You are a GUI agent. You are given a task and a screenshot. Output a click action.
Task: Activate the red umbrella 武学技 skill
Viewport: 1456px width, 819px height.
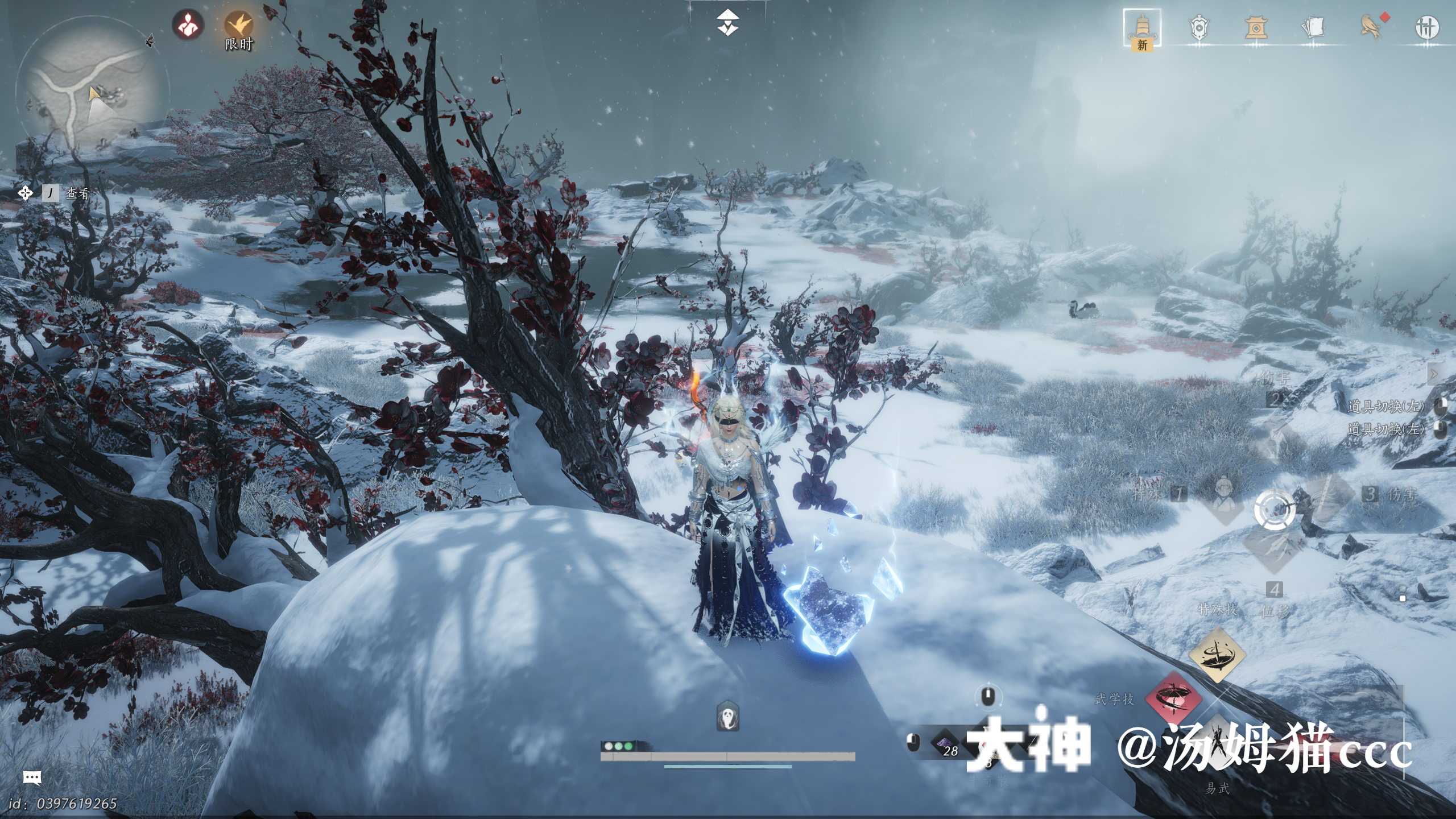pyautogui.click(x=1173, y=698)
